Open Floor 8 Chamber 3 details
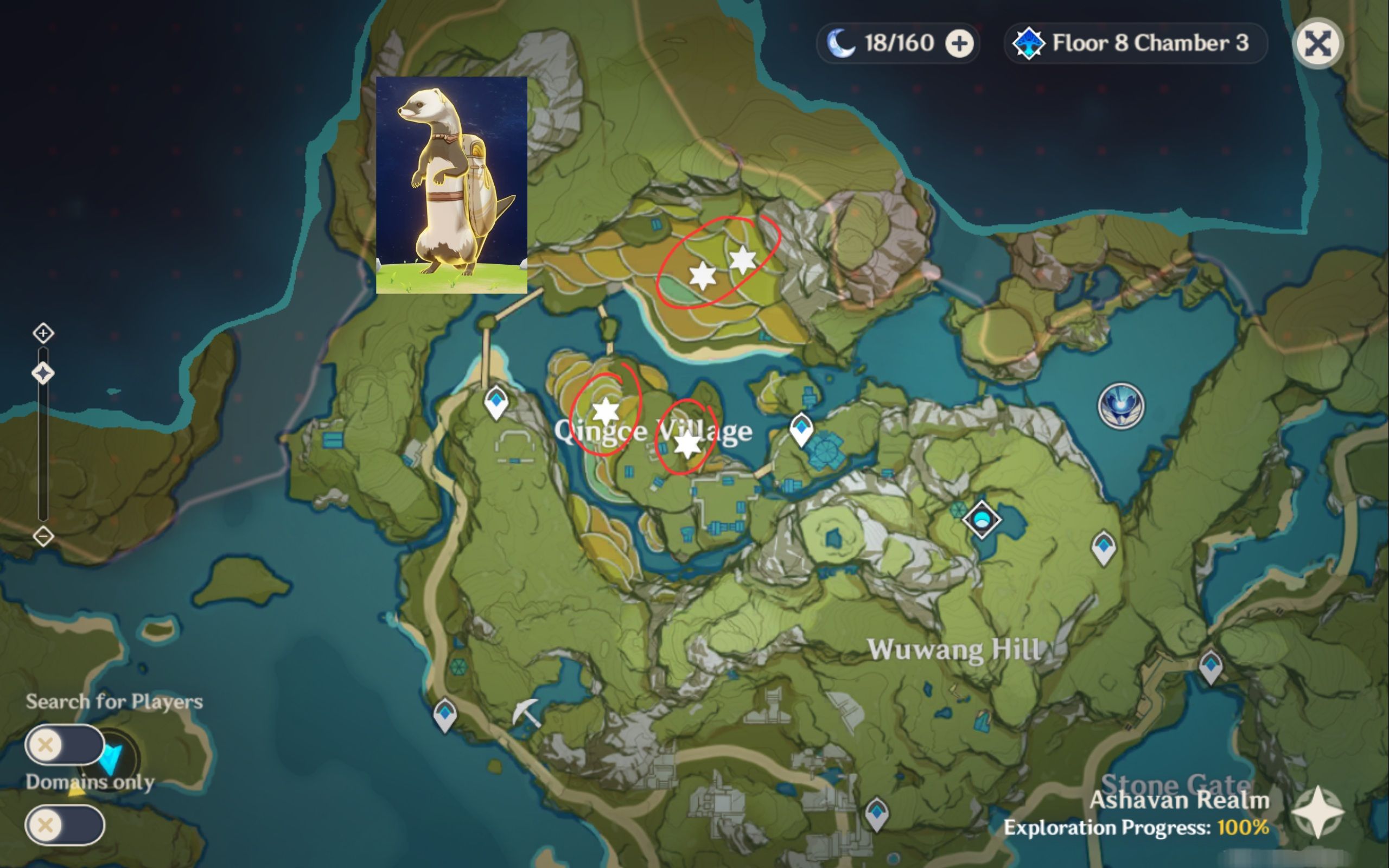 coord(1148,43)
